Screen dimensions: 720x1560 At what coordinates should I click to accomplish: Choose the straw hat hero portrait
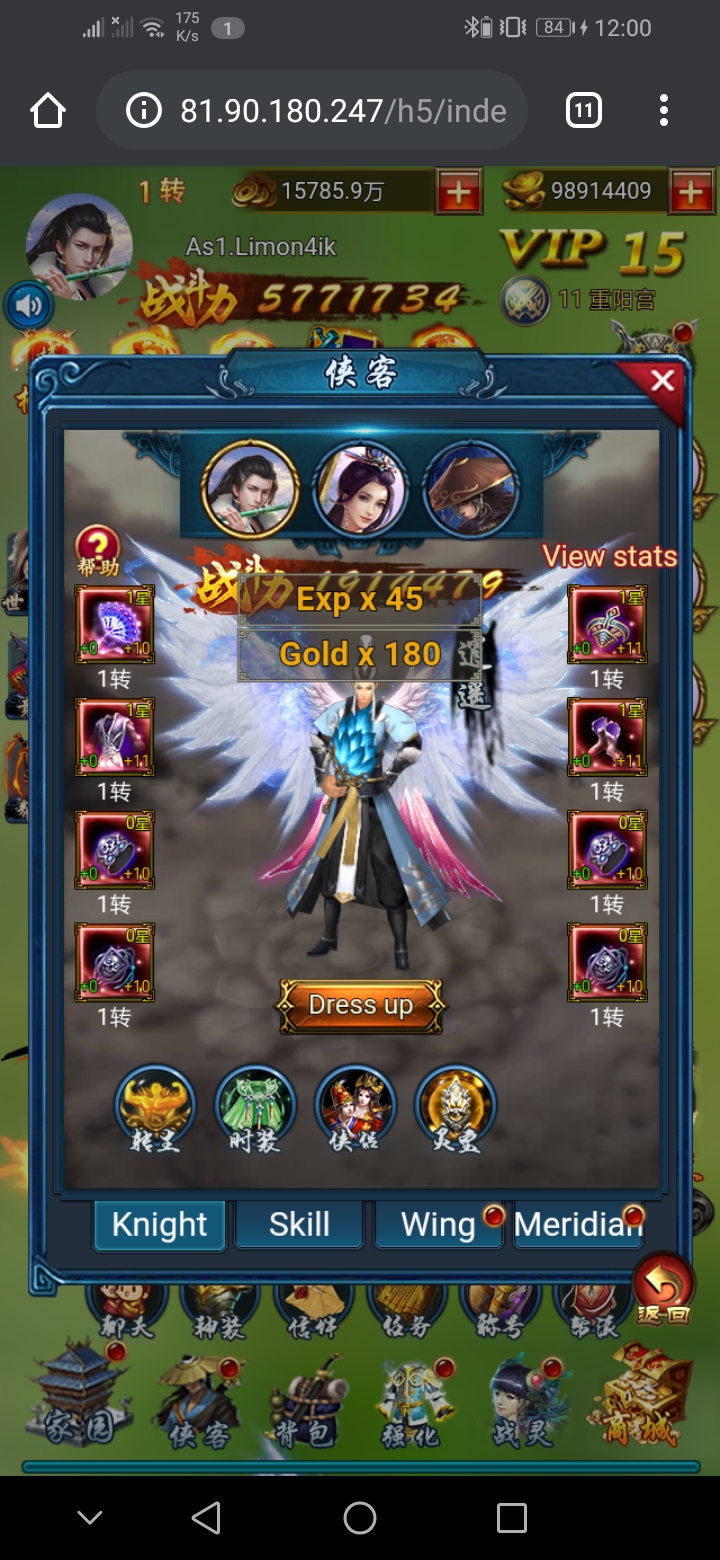(x=471, y=489)
